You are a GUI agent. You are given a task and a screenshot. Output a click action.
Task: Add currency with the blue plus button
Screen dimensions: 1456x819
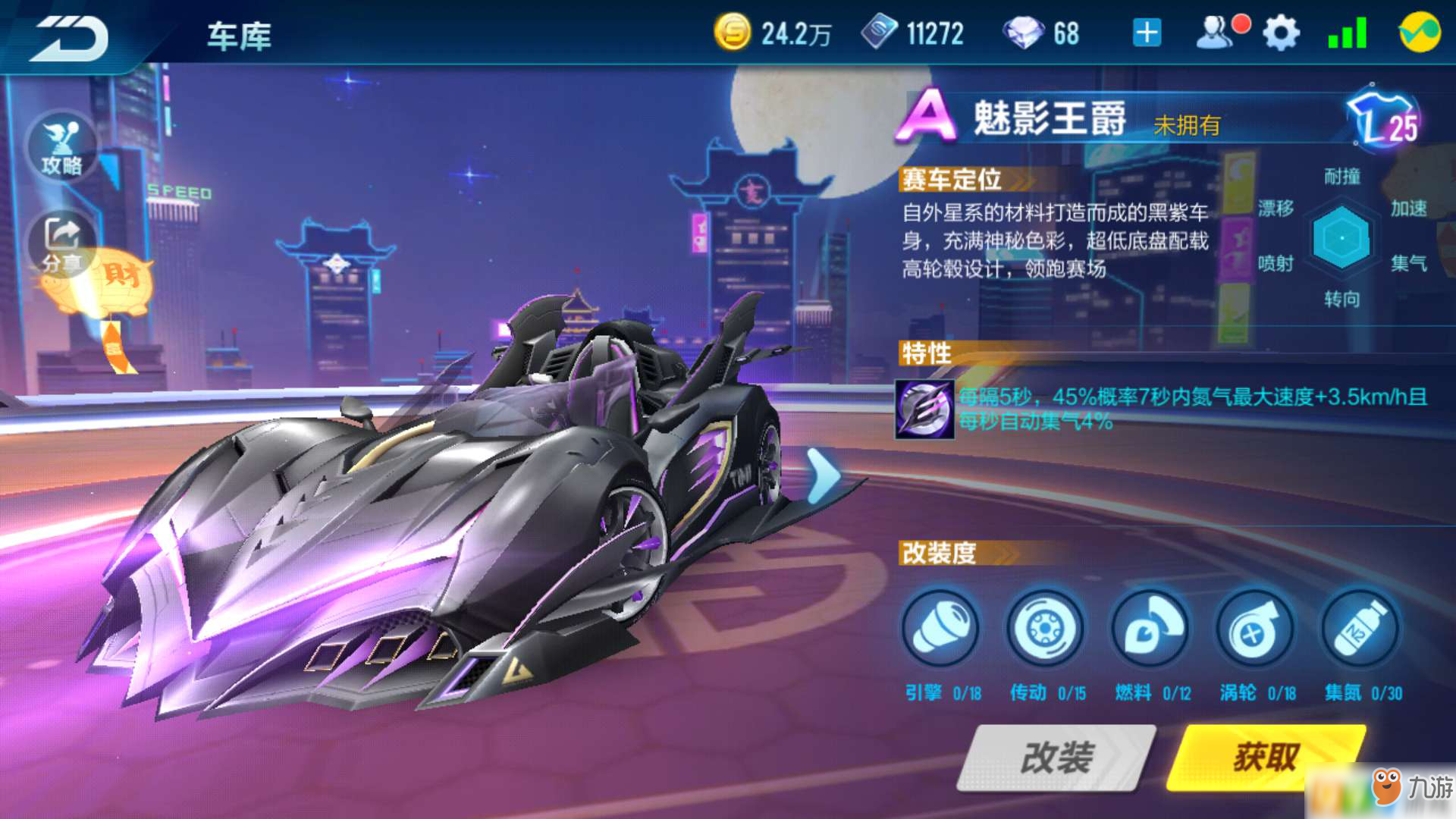coord(1147,33)
